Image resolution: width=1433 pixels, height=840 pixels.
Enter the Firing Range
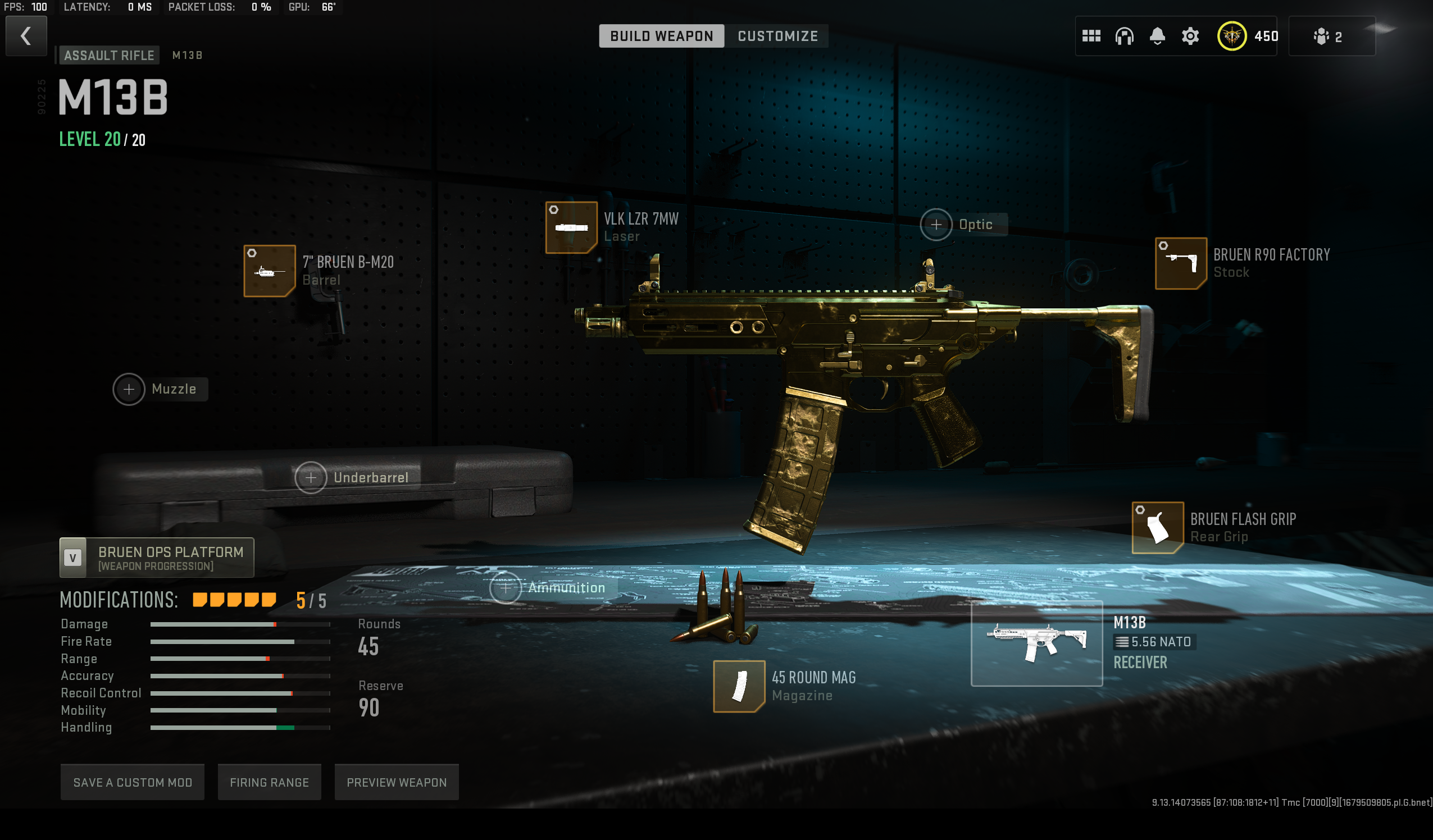[x=269, y=783]
